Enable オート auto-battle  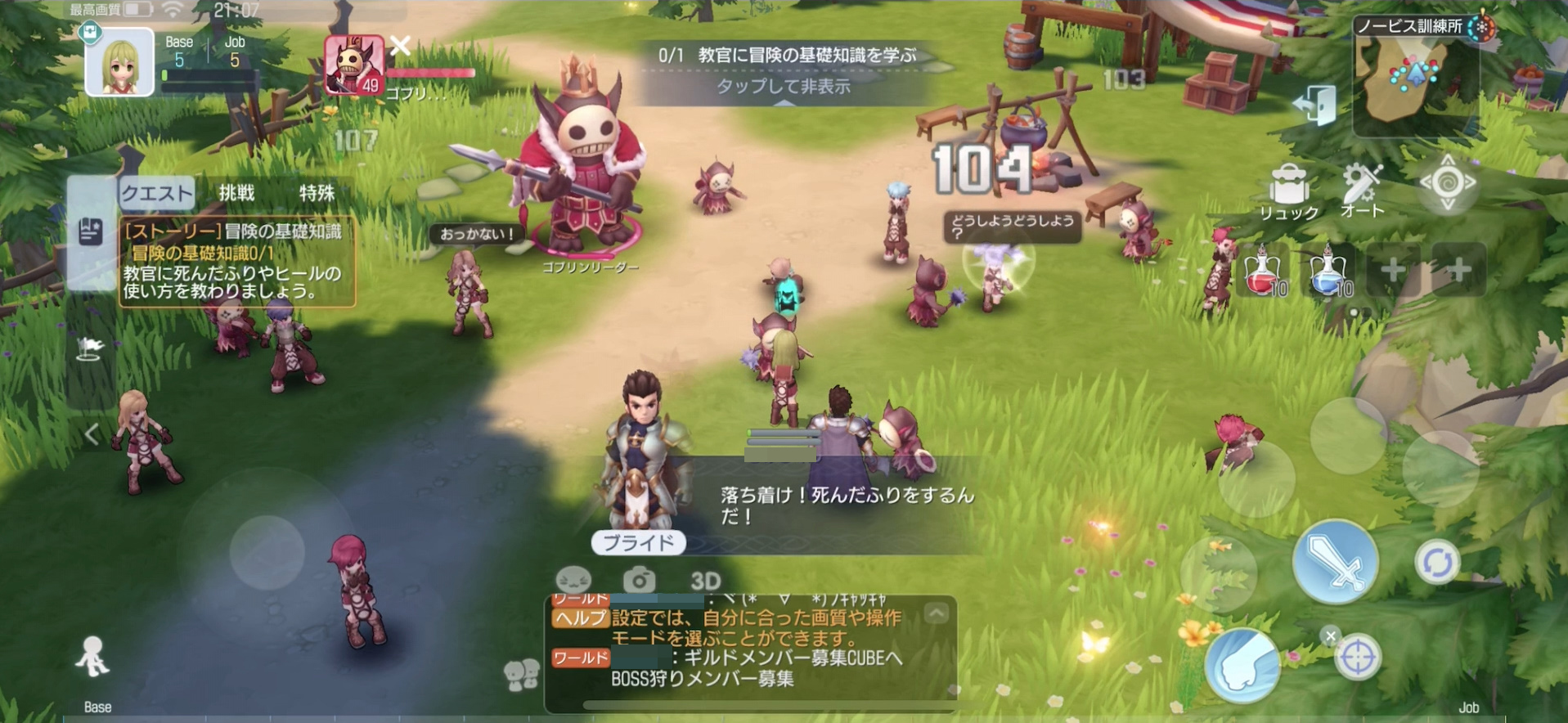coord(1360,186)
